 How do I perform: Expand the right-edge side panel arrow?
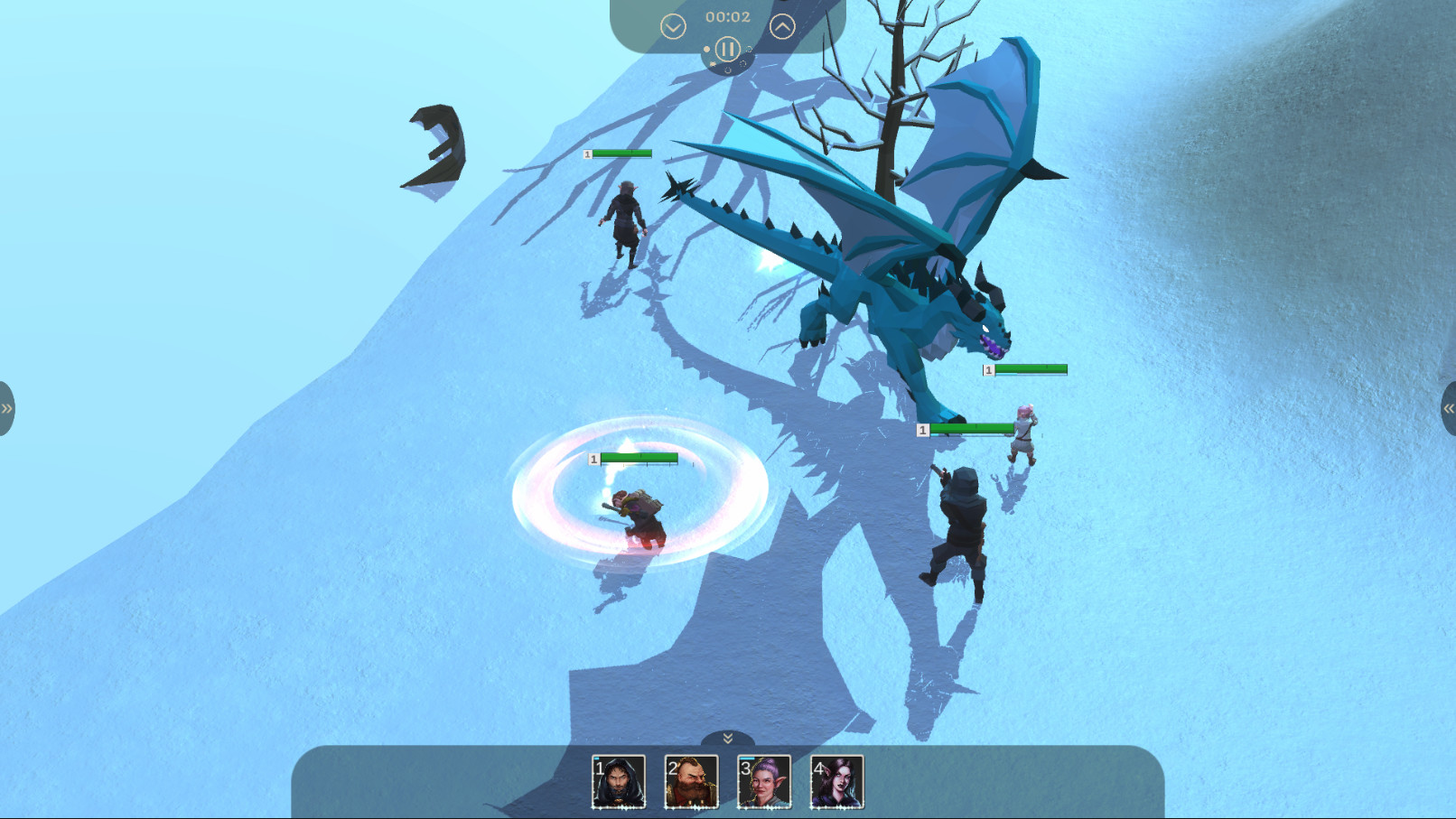pos(1450,408)
